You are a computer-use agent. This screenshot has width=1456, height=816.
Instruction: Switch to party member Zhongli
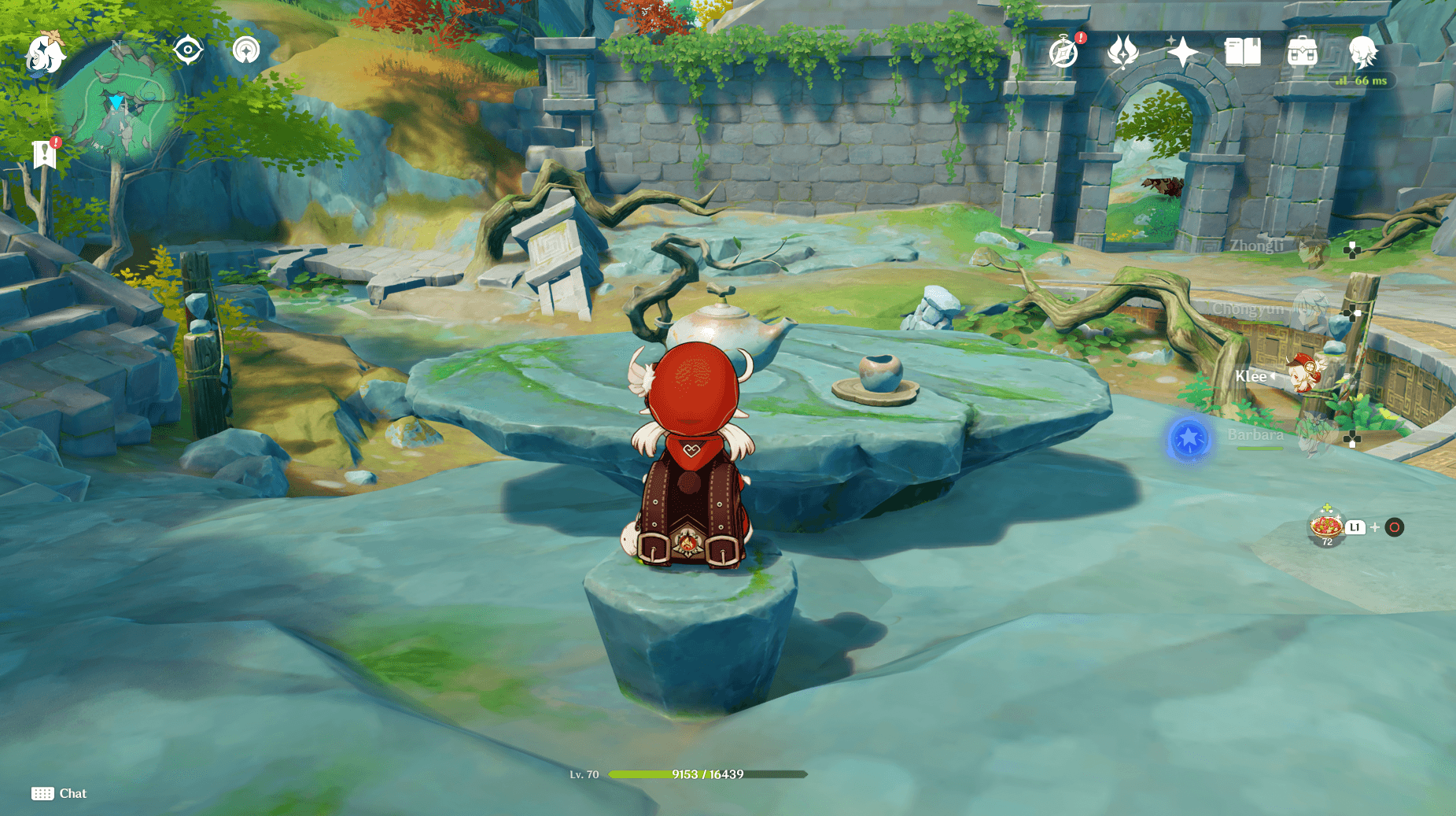pos(1310,249)
